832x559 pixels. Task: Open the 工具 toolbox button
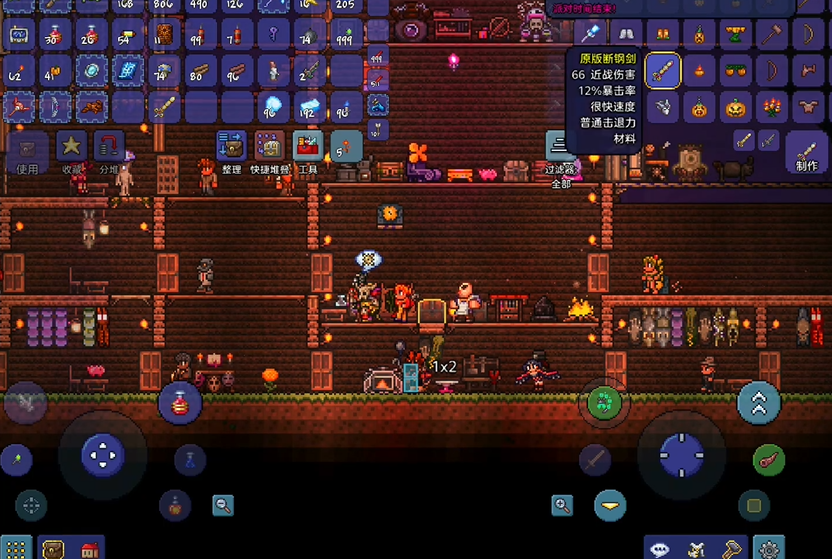coord(308,147)
